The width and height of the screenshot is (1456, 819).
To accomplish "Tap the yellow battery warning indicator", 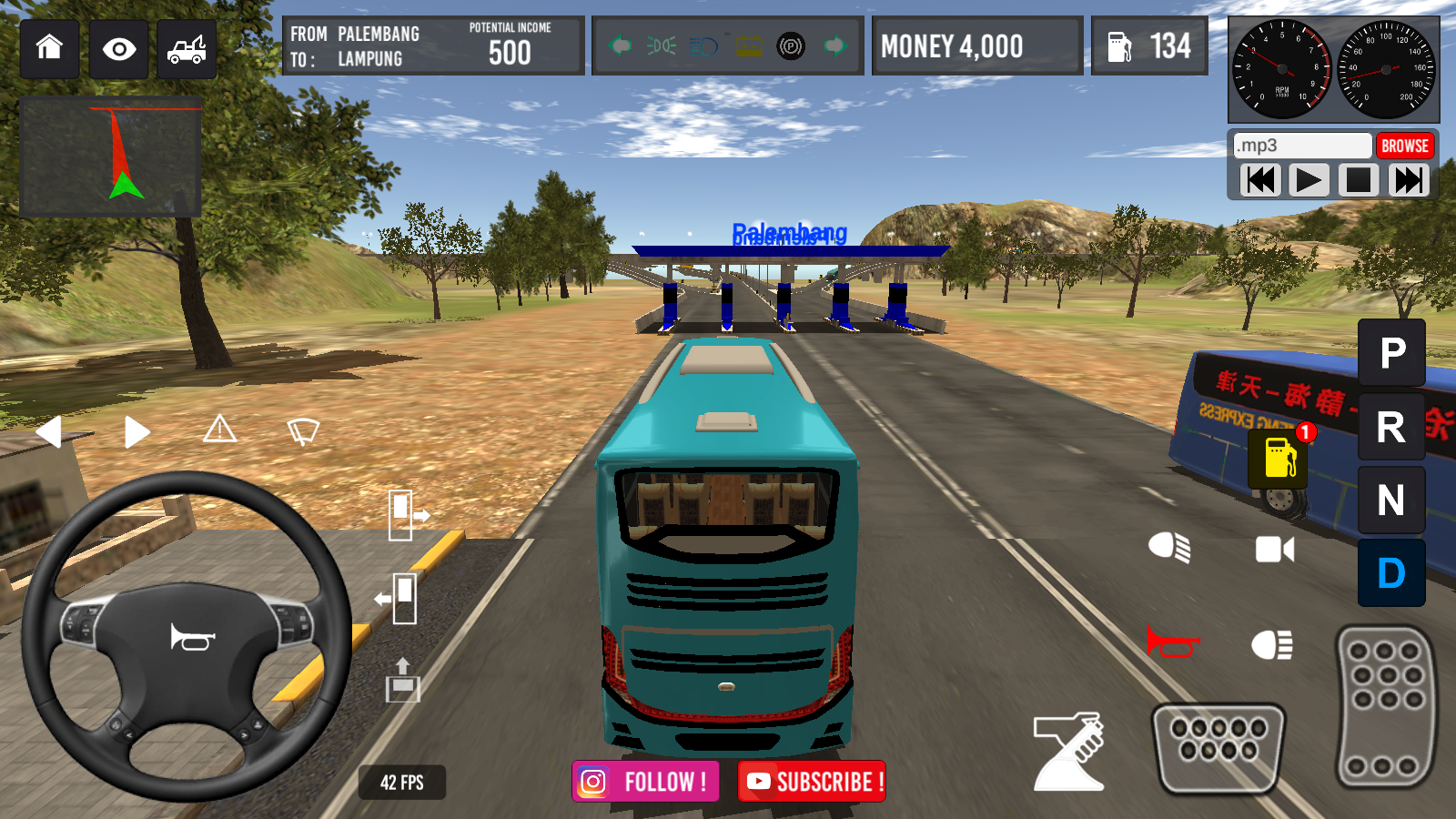I will 747,45.
